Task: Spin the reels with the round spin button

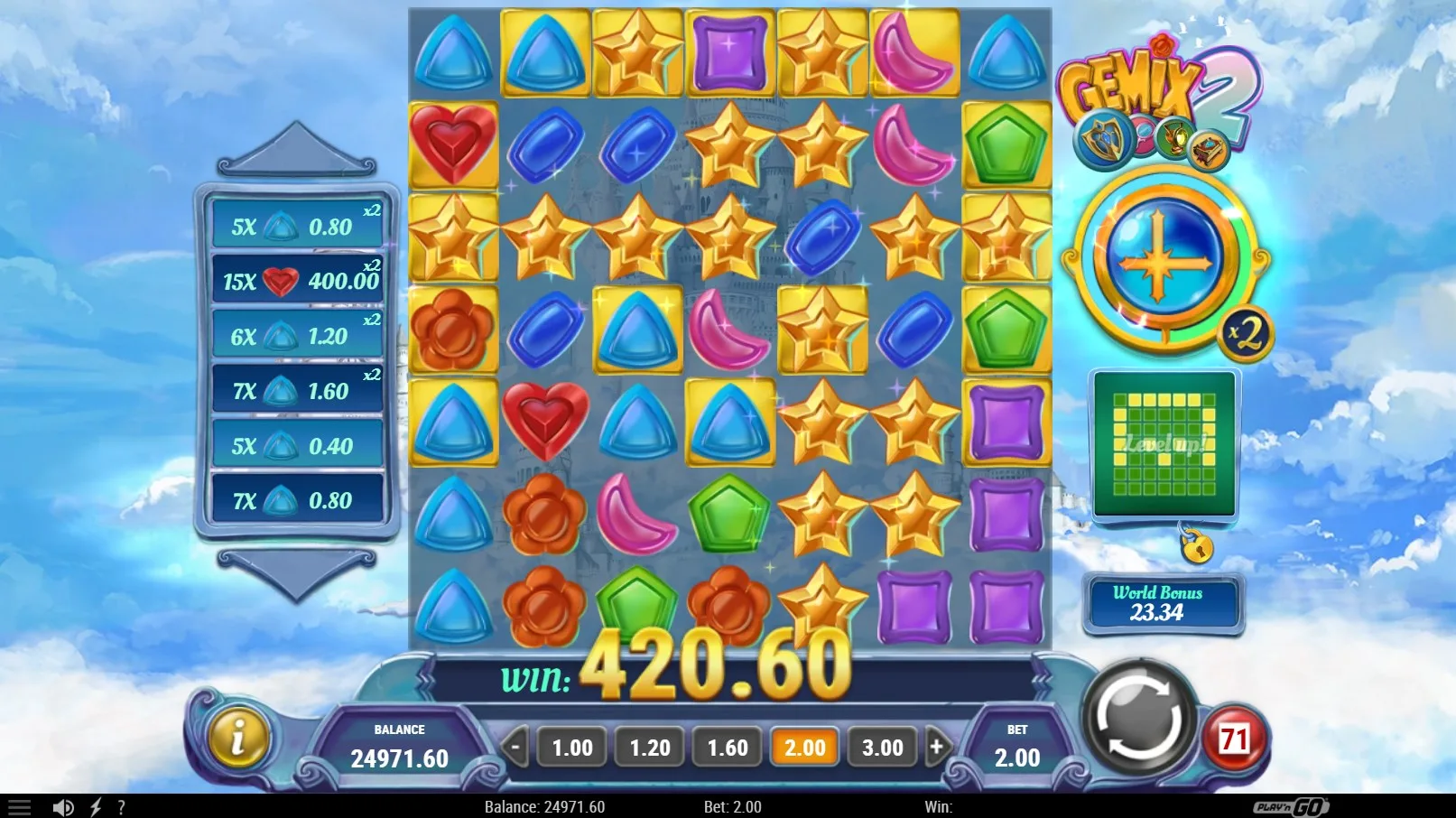Action: pyautogui.click(x=1138, y=720)
